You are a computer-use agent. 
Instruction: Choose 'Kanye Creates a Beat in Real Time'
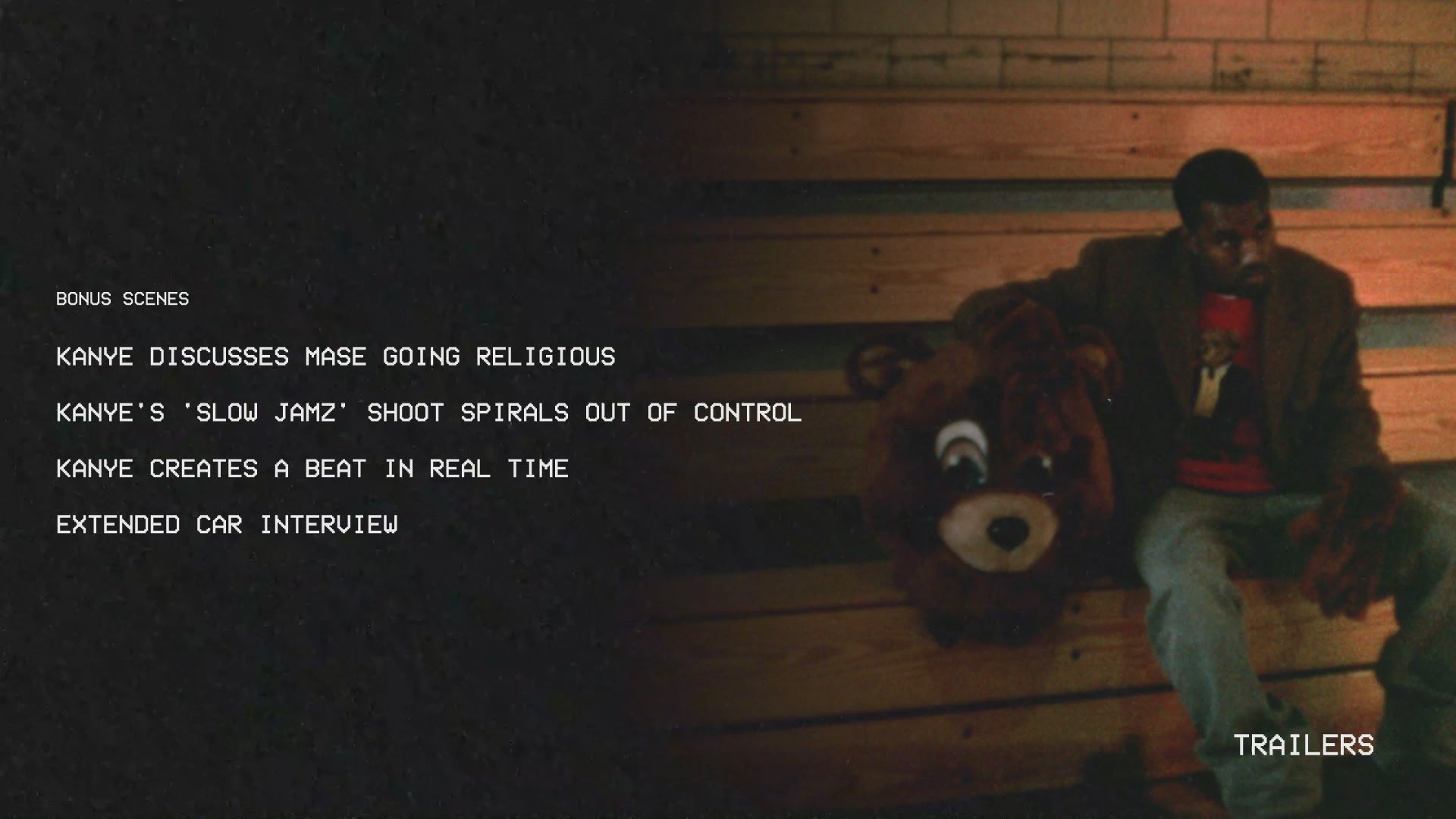(312, 469)
